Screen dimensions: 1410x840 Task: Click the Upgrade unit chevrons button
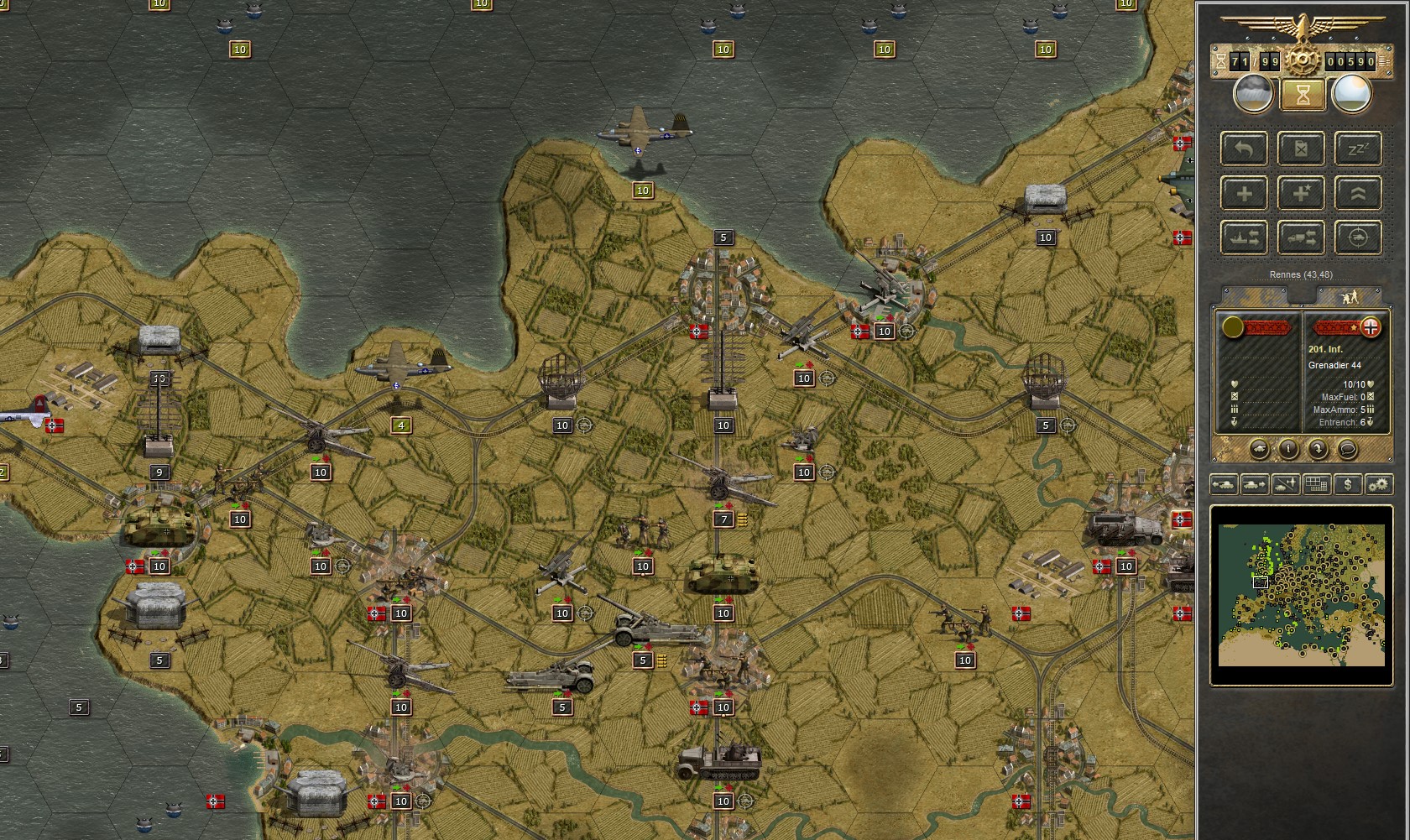(1358, 193)
